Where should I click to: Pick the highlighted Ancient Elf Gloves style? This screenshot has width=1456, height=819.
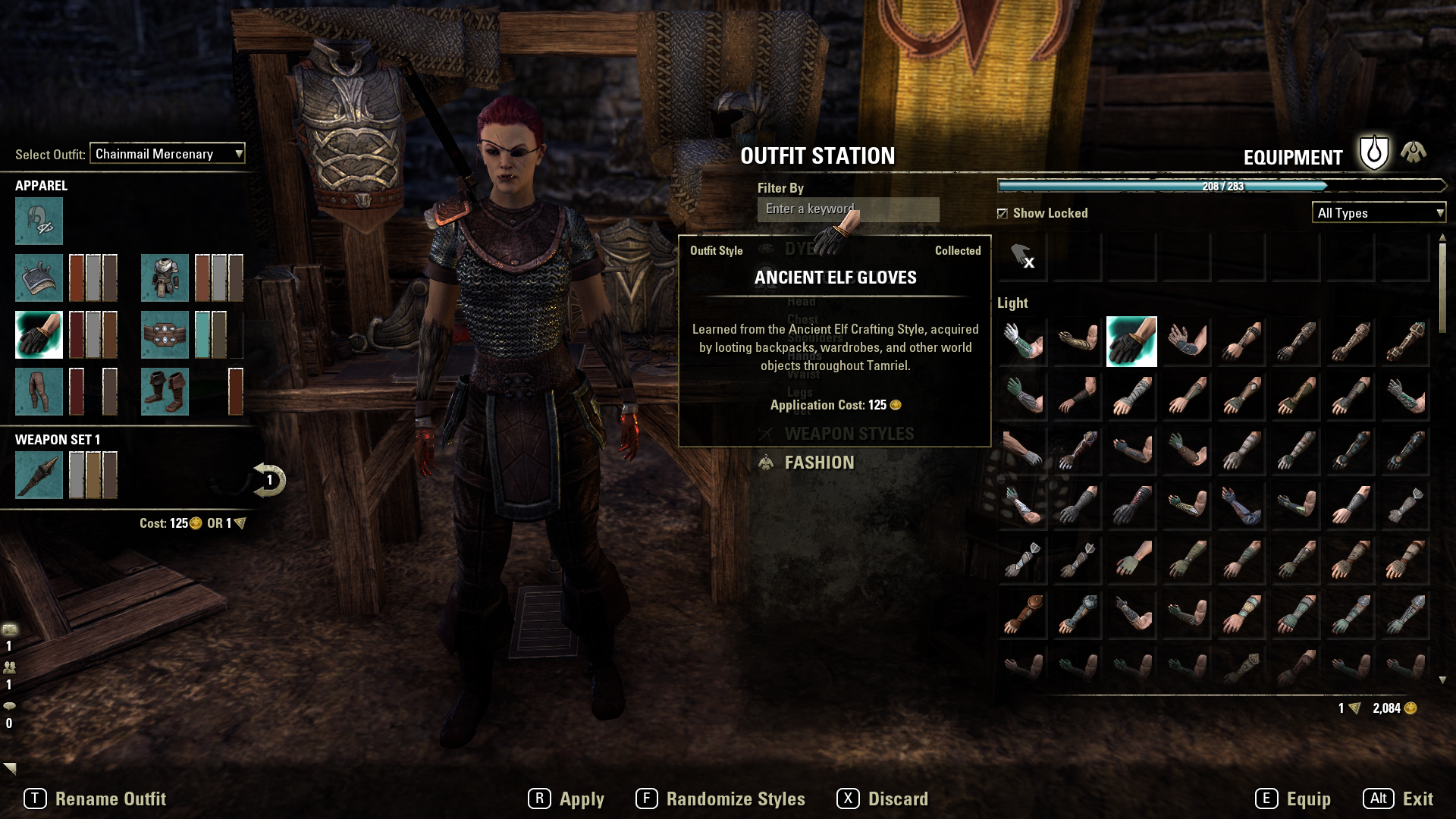click(x=1131, y=342)
